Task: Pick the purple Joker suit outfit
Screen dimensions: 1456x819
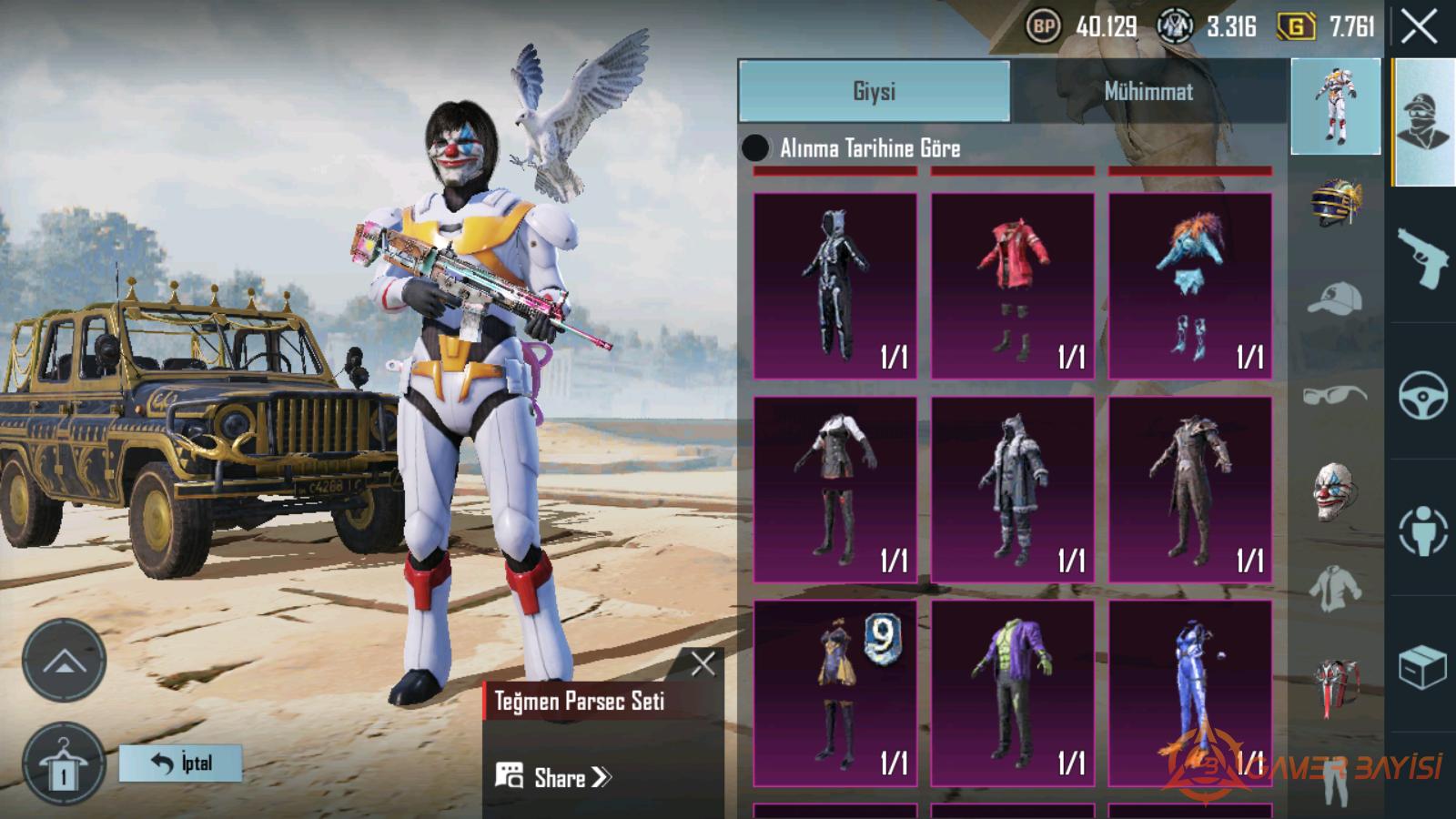Action: tap(1012, 693)
